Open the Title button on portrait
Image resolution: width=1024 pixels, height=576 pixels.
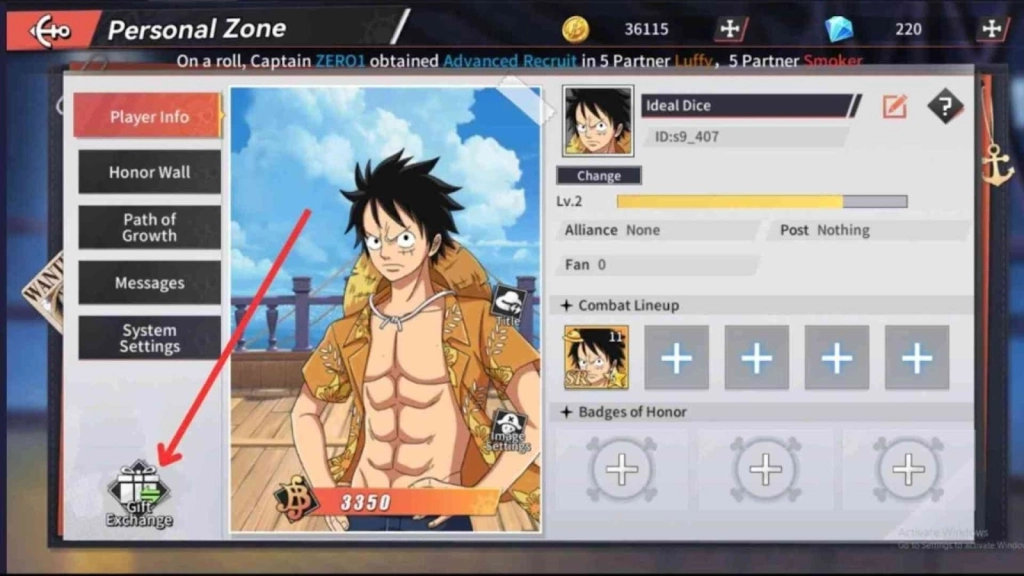[x=509, y=304]
